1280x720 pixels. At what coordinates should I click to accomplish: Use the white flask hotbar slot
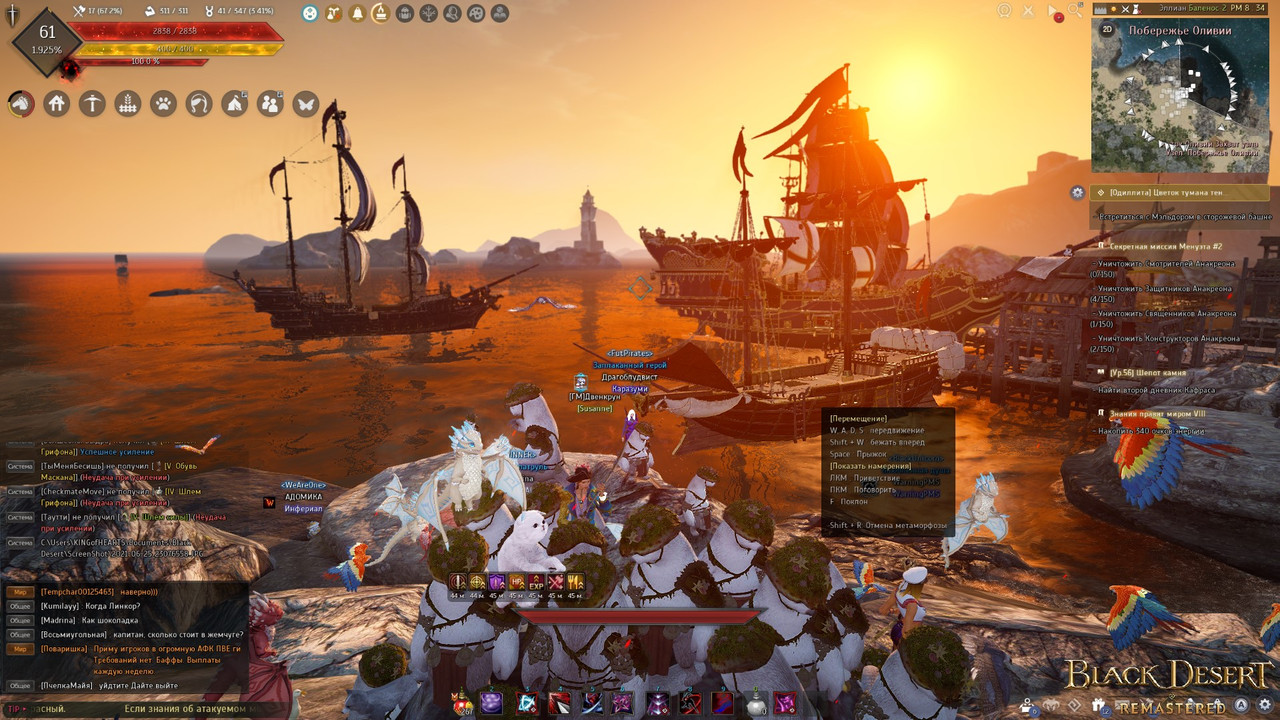click(x=757, y=703)
